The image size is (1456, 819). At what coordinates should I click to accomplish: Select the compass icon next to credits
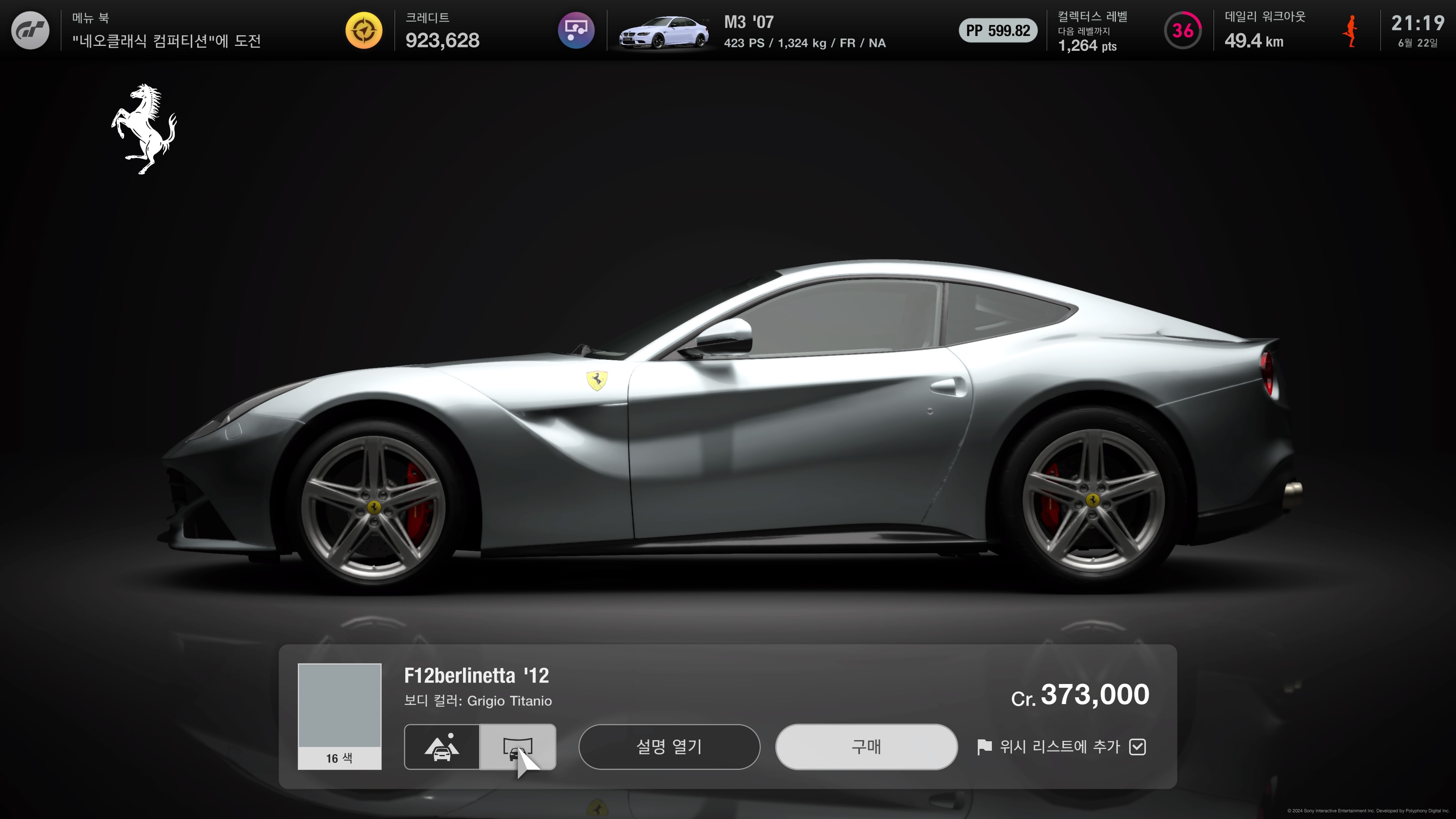coord(364,30)
